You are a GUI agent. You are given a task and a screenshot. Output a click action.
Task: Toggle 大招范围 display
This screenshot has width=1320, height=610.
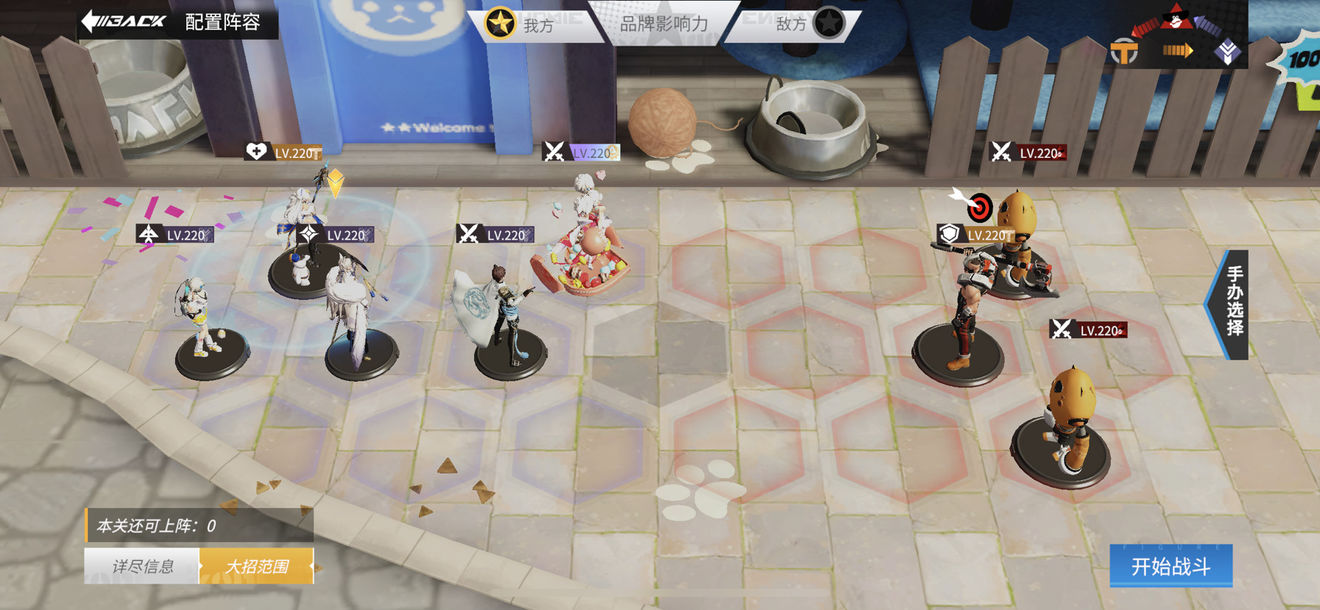pyautogui.click(x=257, y=566)
